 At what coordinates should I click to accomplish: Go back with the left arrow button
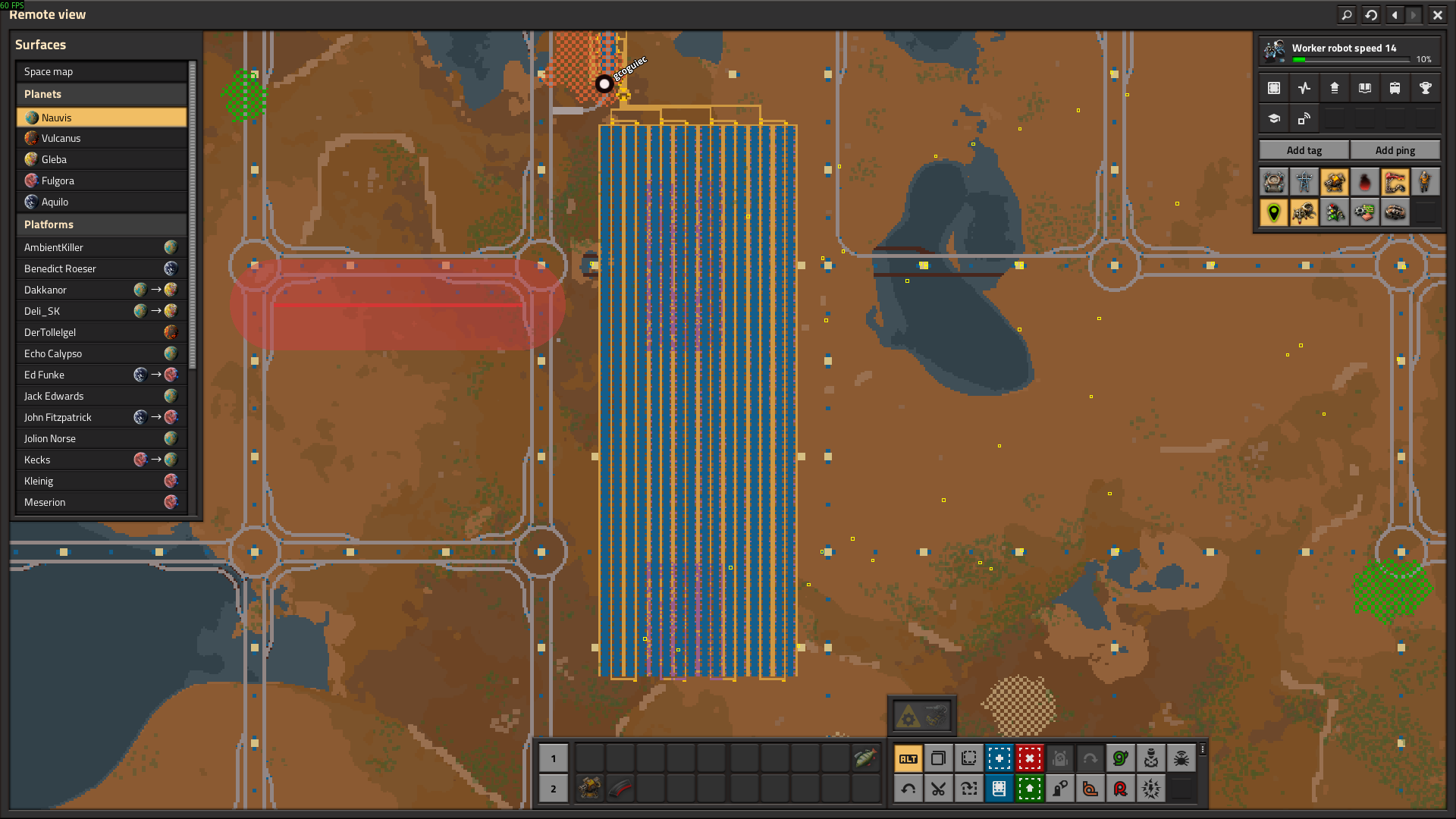click(x=1395, y=14)
